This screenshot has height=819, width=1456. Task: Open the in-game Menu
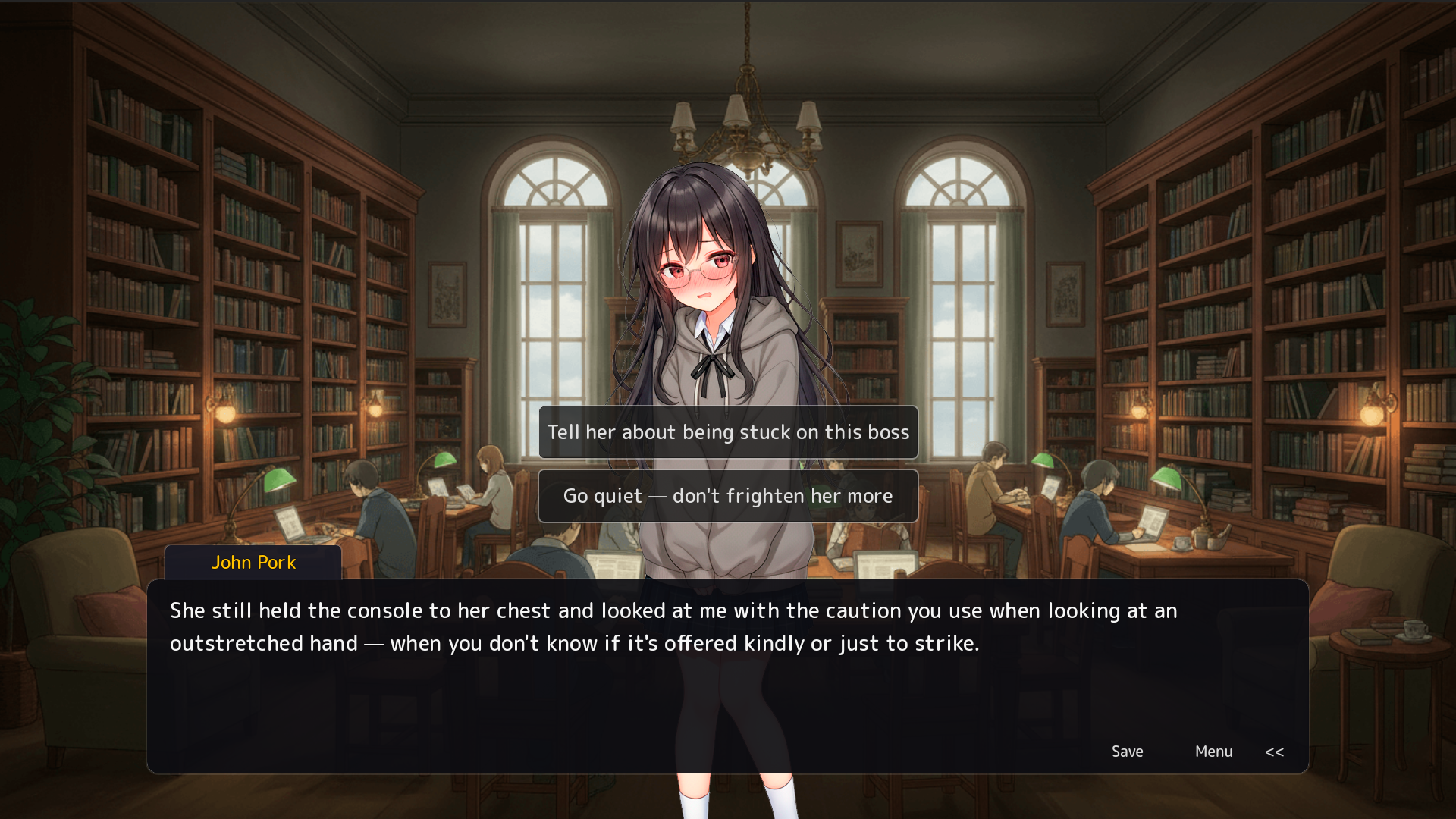click(x=1213, y=752)
